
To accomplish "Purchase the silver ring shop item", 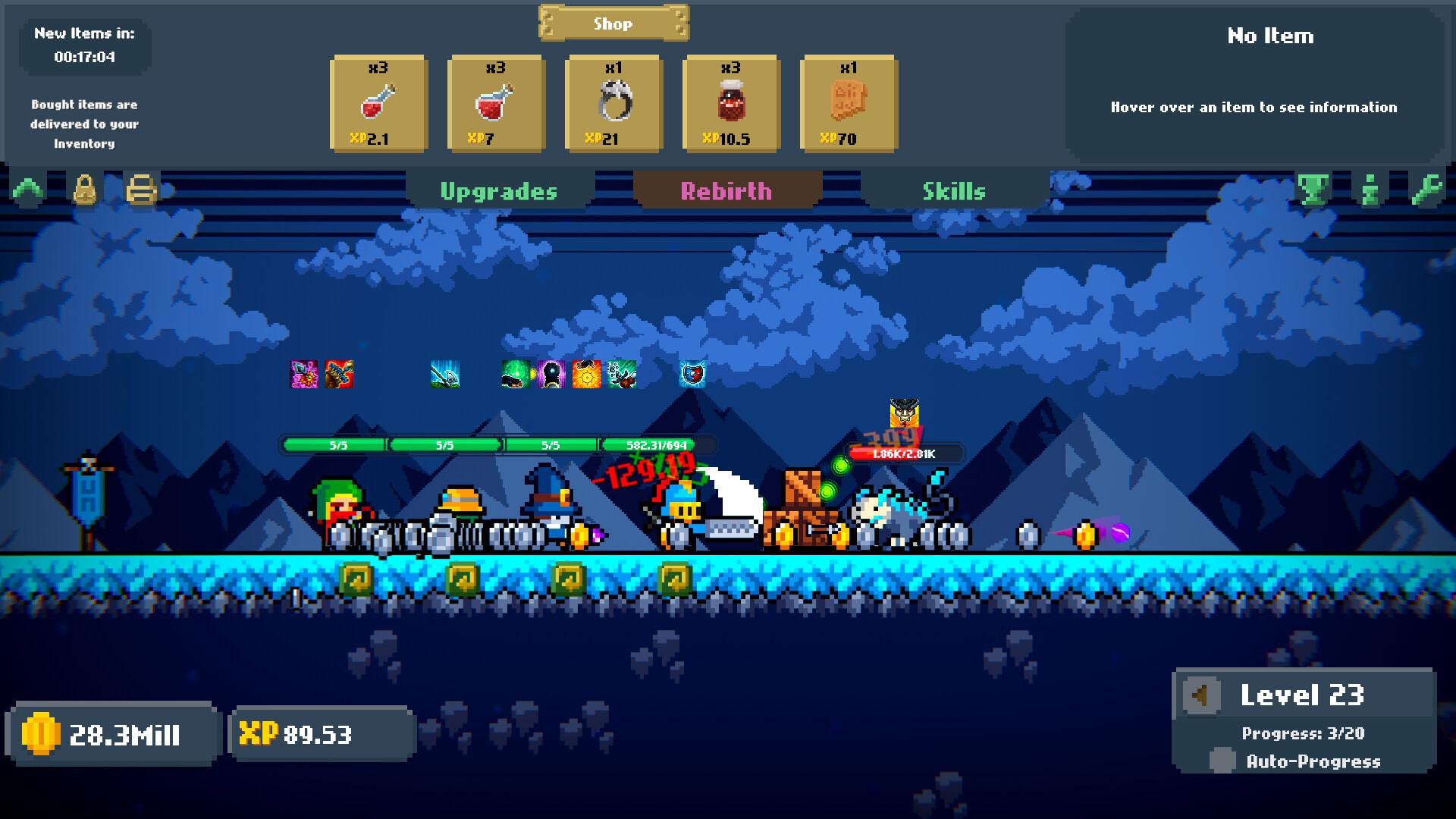I will [x=613, y=103].
